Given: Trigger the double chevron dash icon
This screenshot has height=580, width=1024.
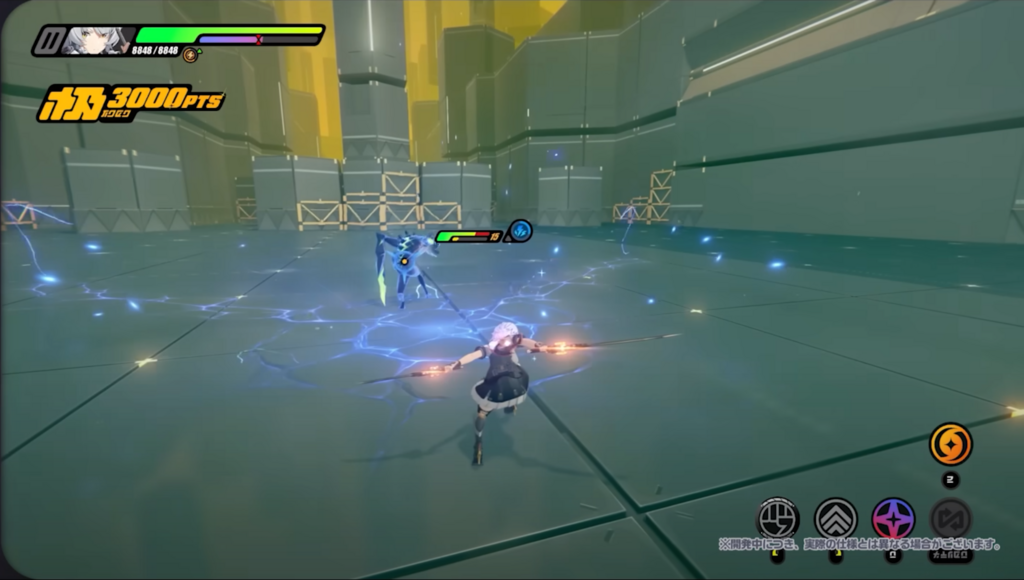Looking at the screenshot, I should [x=835, y=518].
